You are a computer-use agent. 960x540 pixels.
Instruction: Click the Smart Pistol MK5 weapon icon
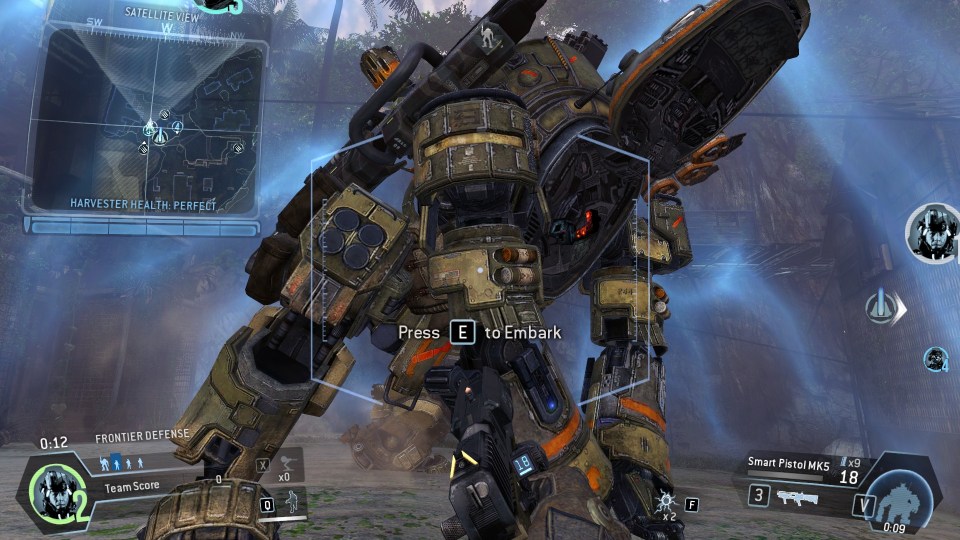click(796, 496)
